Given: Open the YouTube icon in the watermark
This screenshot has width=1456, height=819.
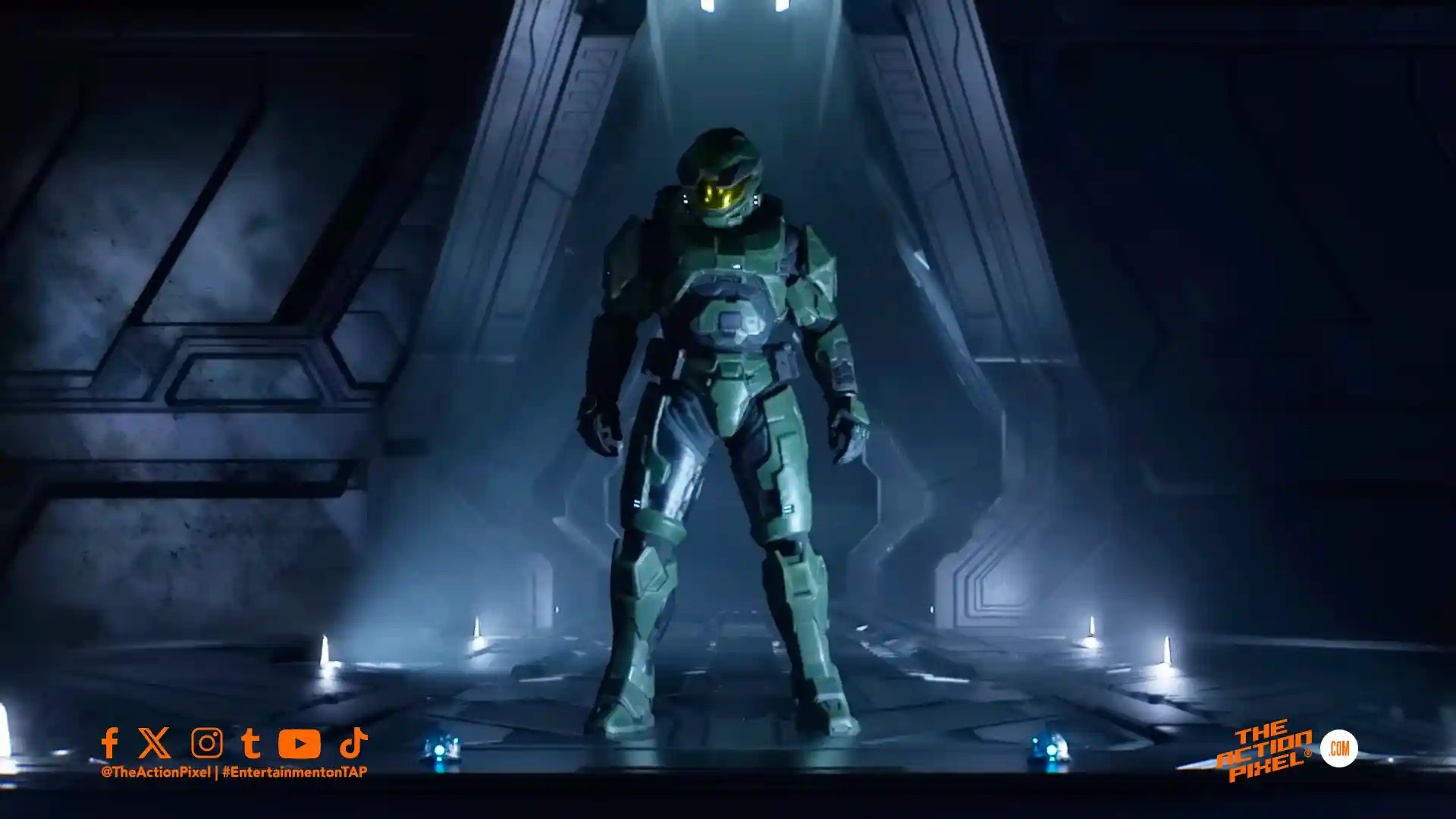Looking at the screenshot, I should click(299, 744).
